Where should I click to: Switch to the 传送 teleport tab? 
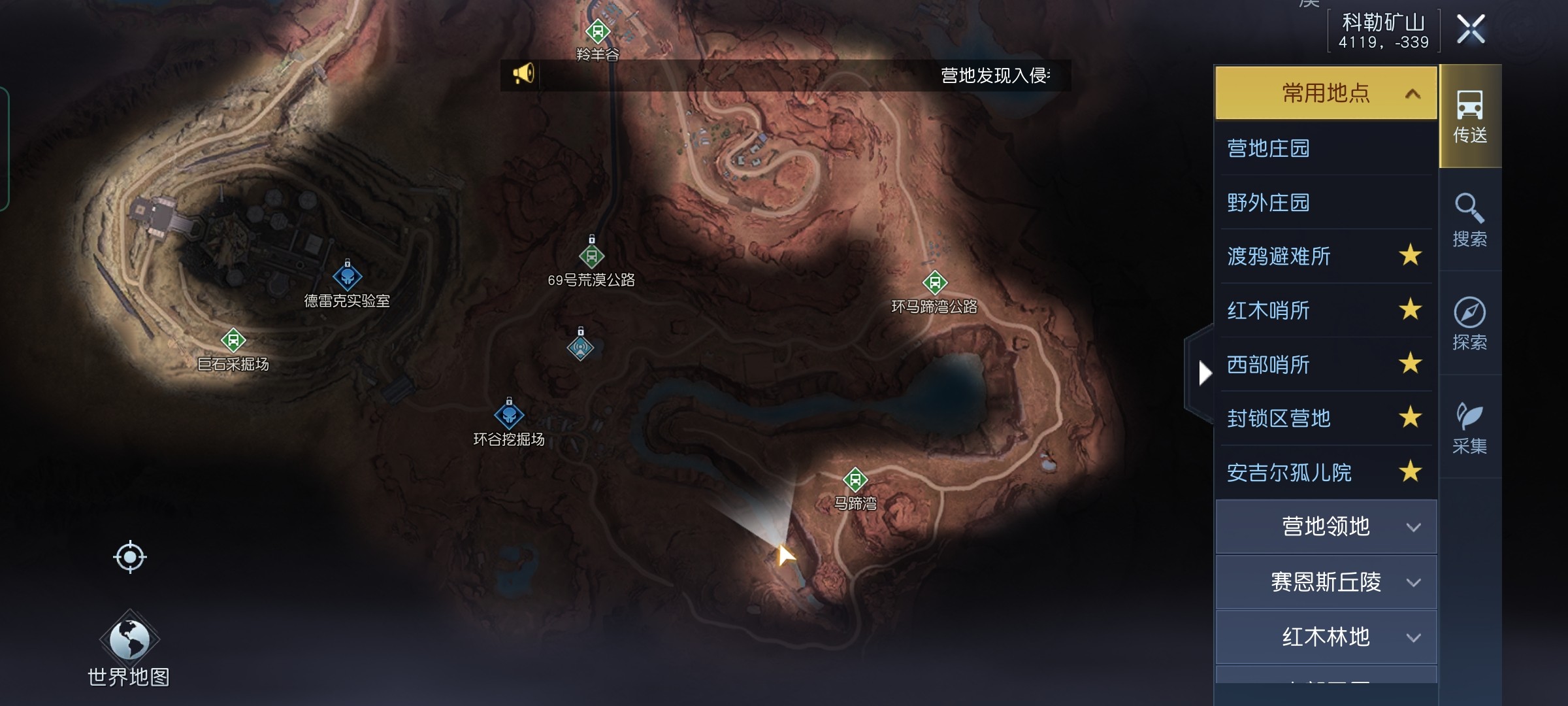1469,116
